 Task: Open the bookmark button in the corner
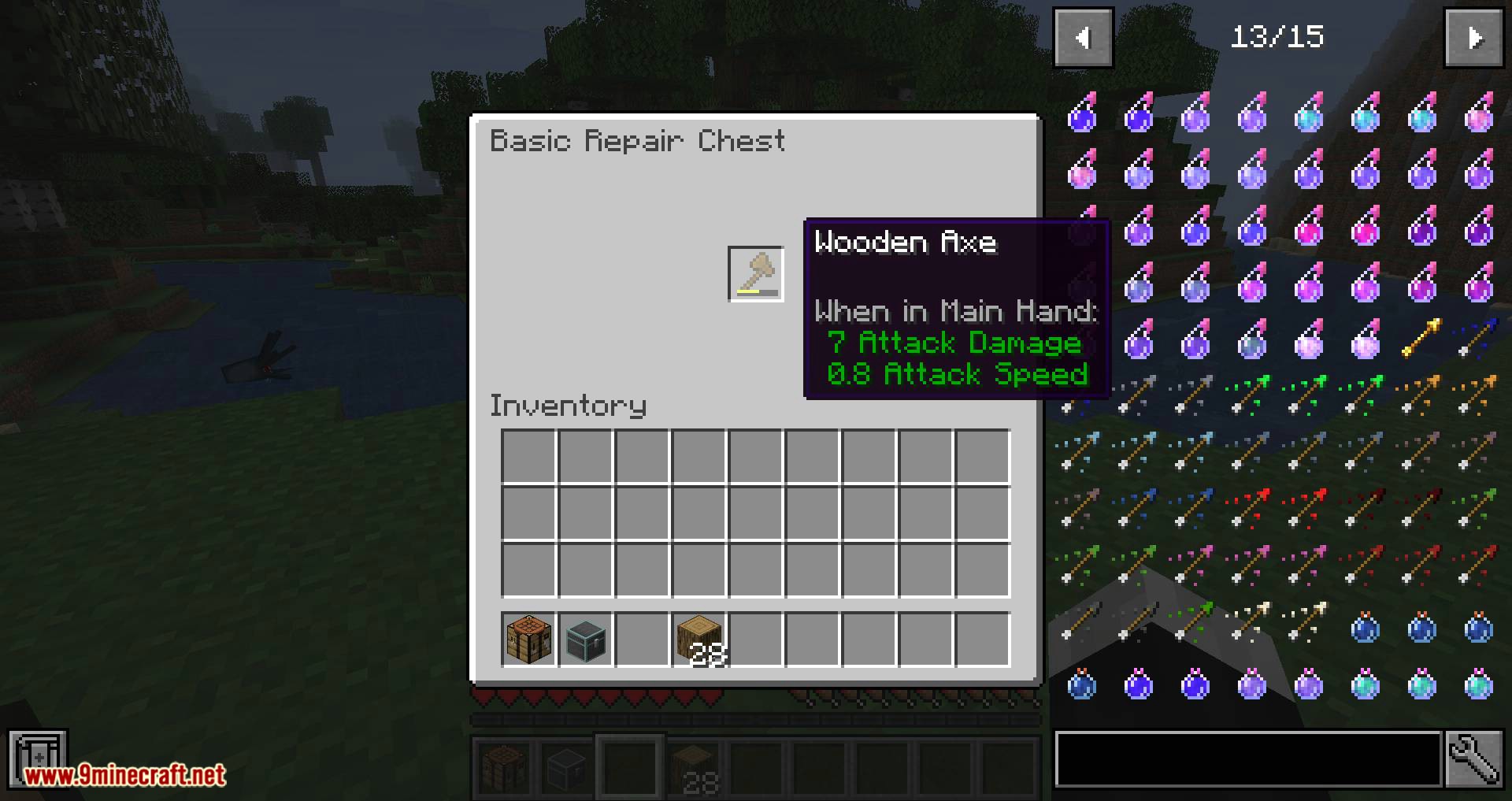(x=37, y=758)
